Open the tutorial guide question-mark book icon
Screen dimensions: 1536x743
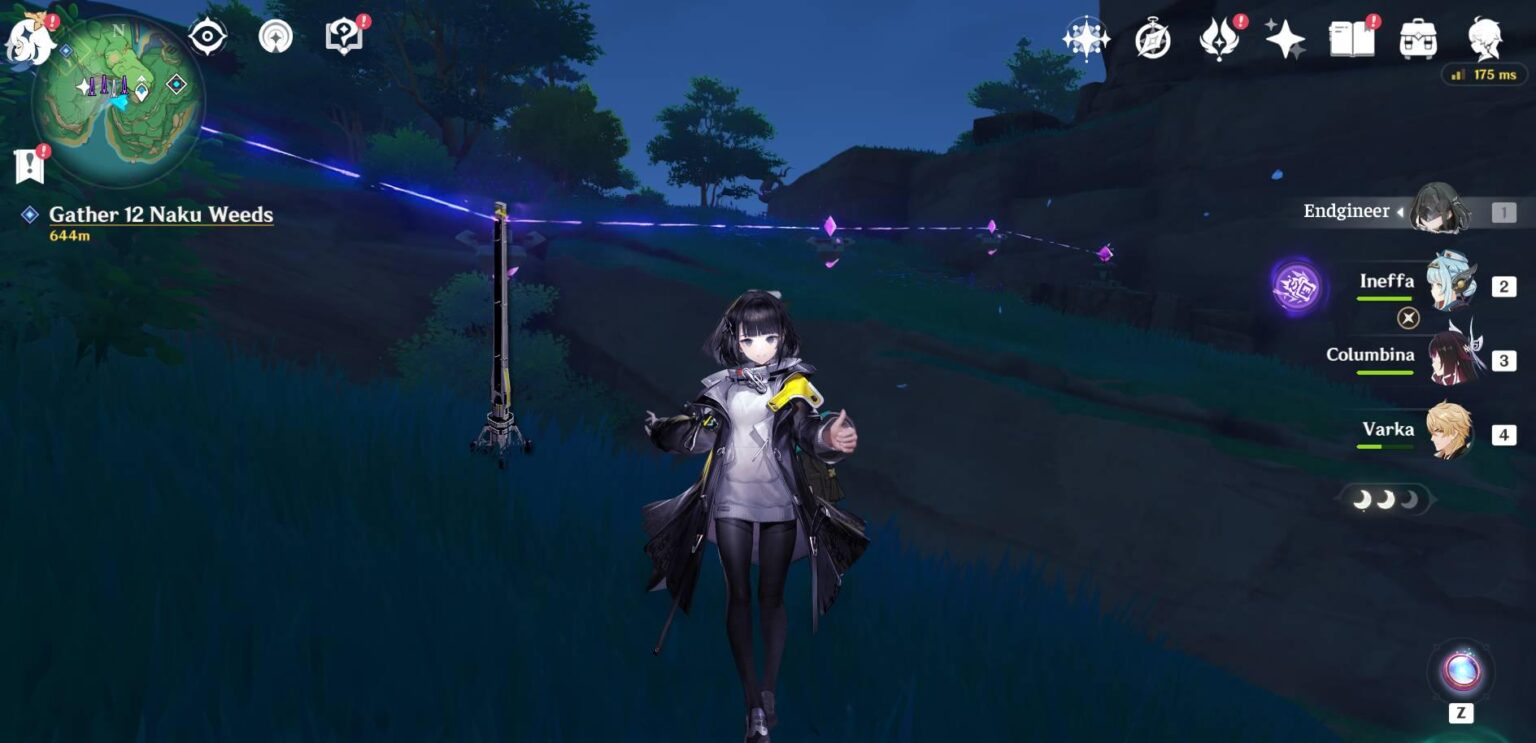pos(343,37)
